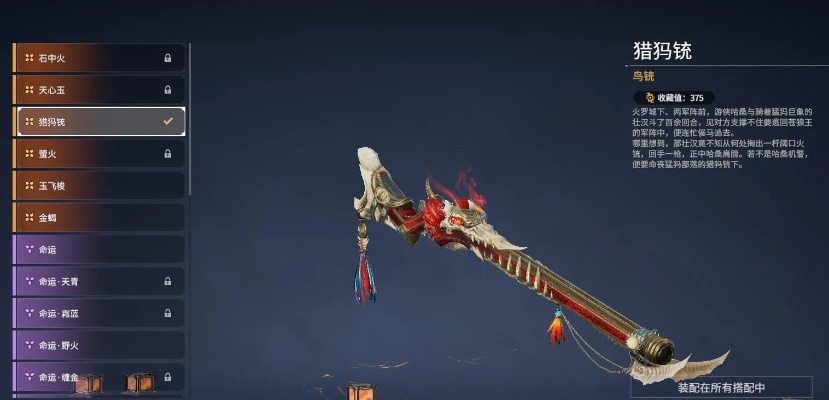829x400 pixels.
Task: Pick the 命运·鎏金 skin entry
Action: point(98,378)
